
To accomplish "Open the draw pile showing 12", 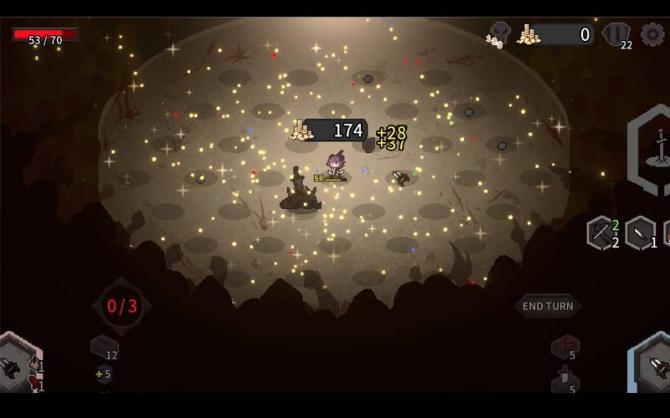I will [x=105, y=347].
